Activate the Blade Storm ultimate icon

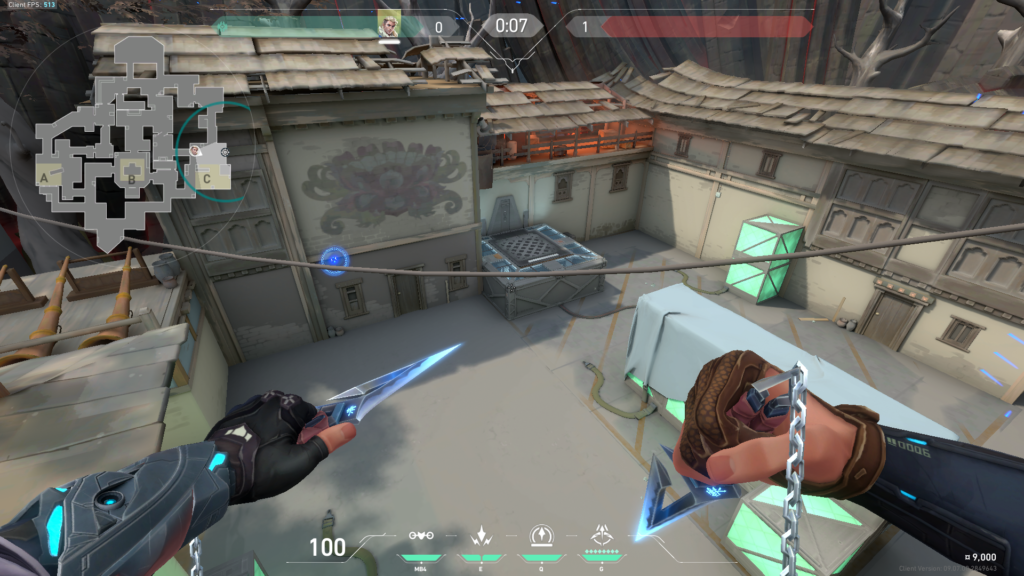pos(602,535)
